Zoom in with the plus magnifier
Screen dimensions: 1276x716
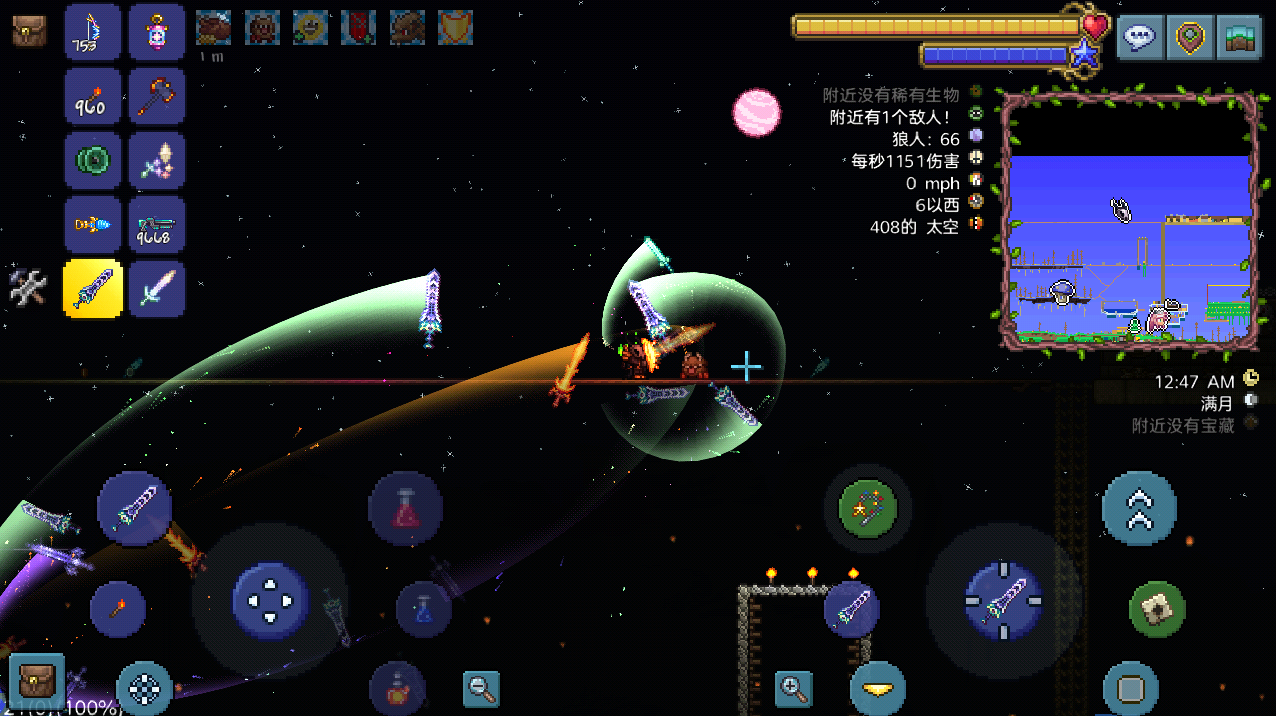point(793,688)
